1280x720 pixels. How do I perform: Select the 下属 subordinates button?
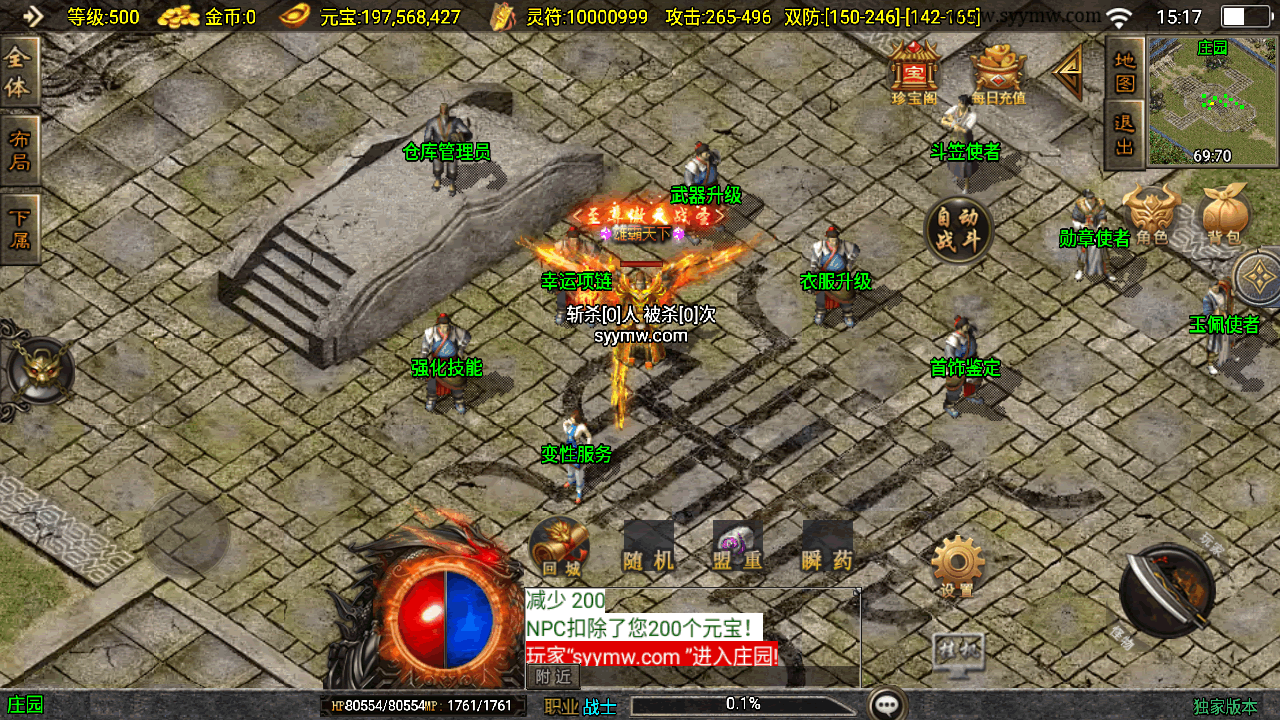[x=19, y=228]
